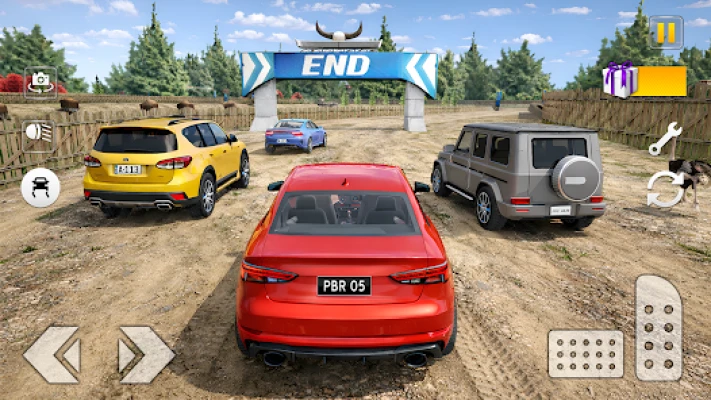Steer right with the right arrow
Image resolution: width=711 pixels, height=400 pixels.
click(x=146, y=354)
